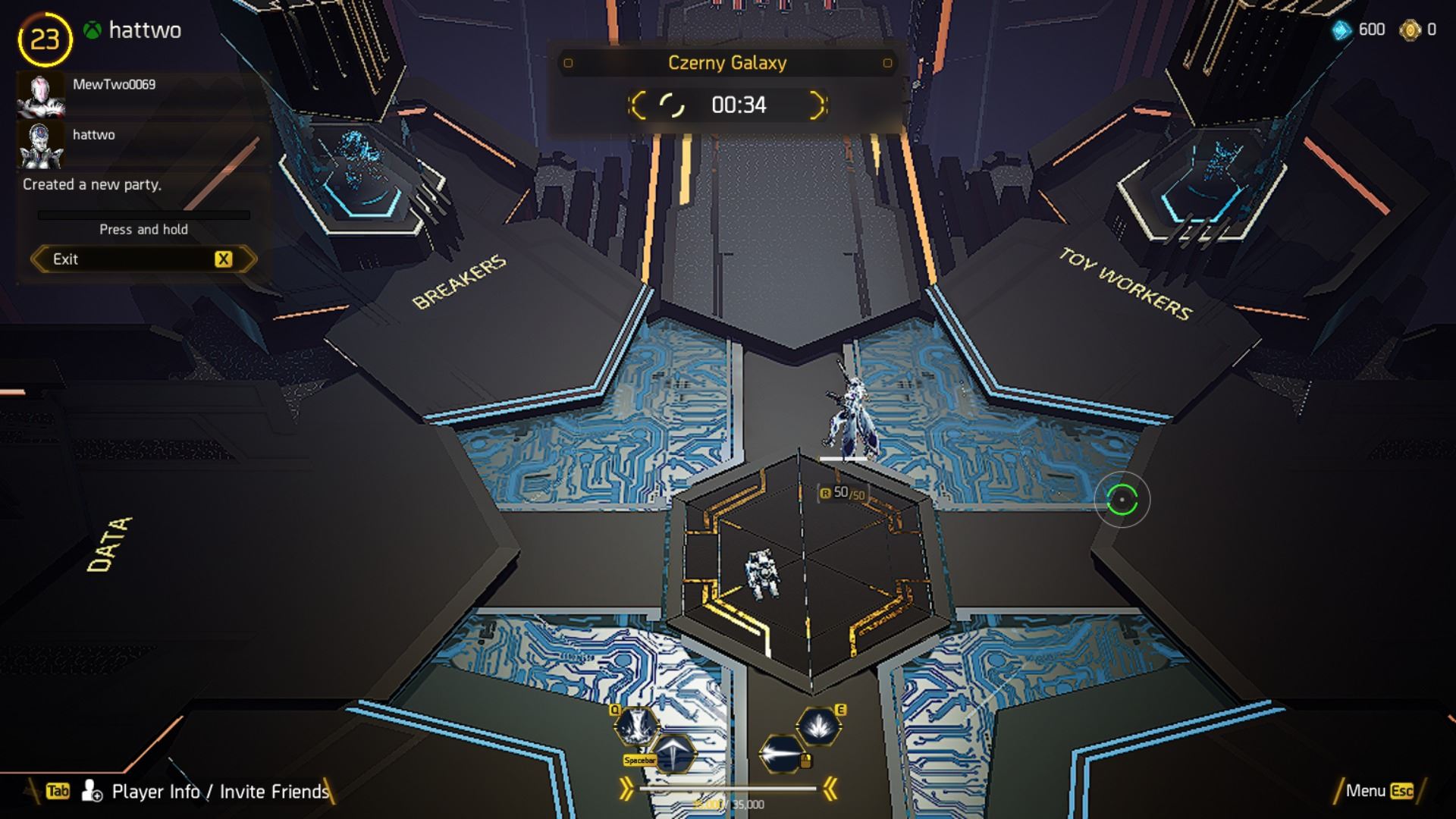1456x819 pixels.
Task: Open Player Info / Invite Friends
Action: click(220, 792)
